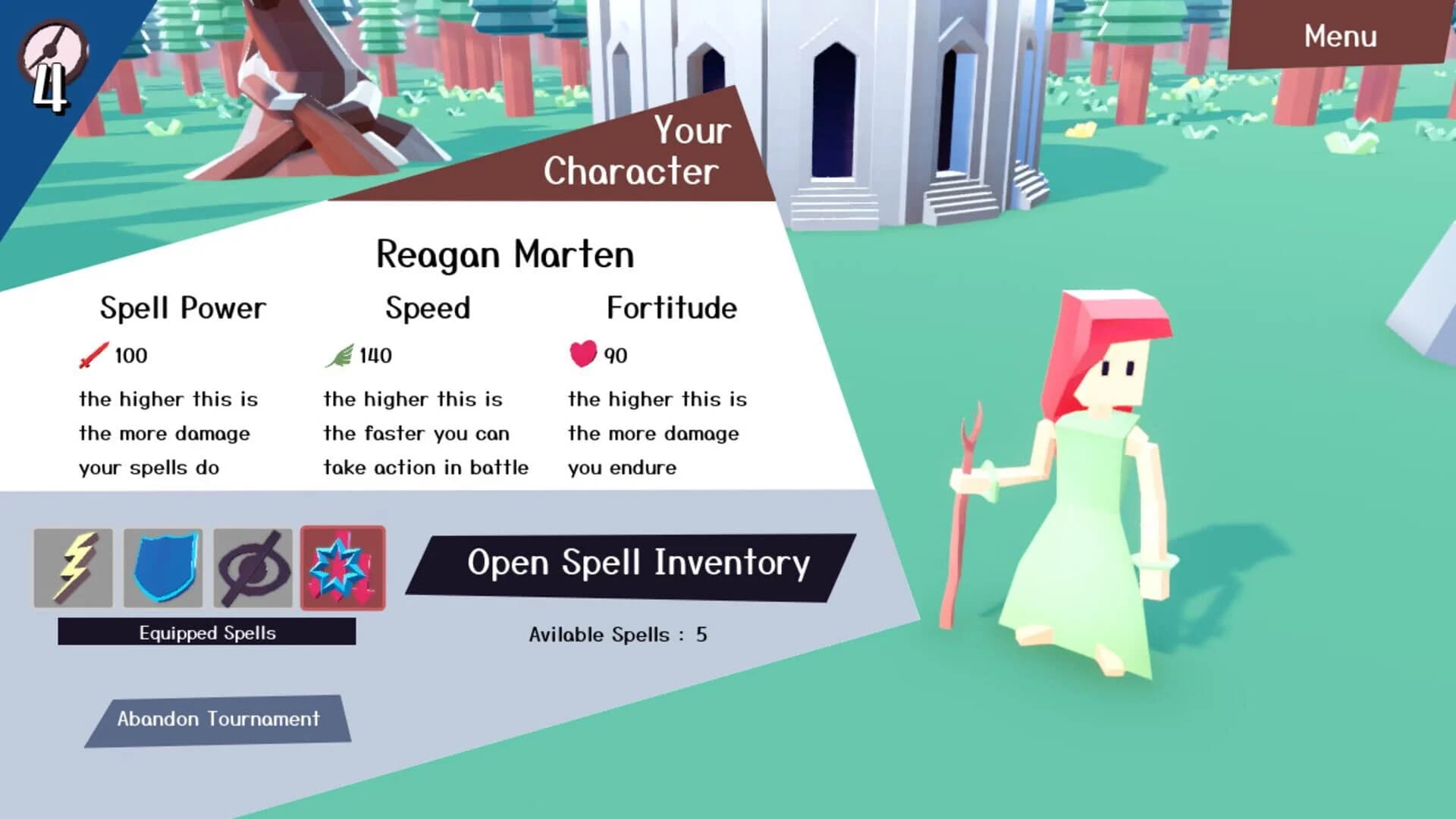The image size is (1456, 819).
Task: Open the Menu in the top right corner
Action: (1340, 36)
